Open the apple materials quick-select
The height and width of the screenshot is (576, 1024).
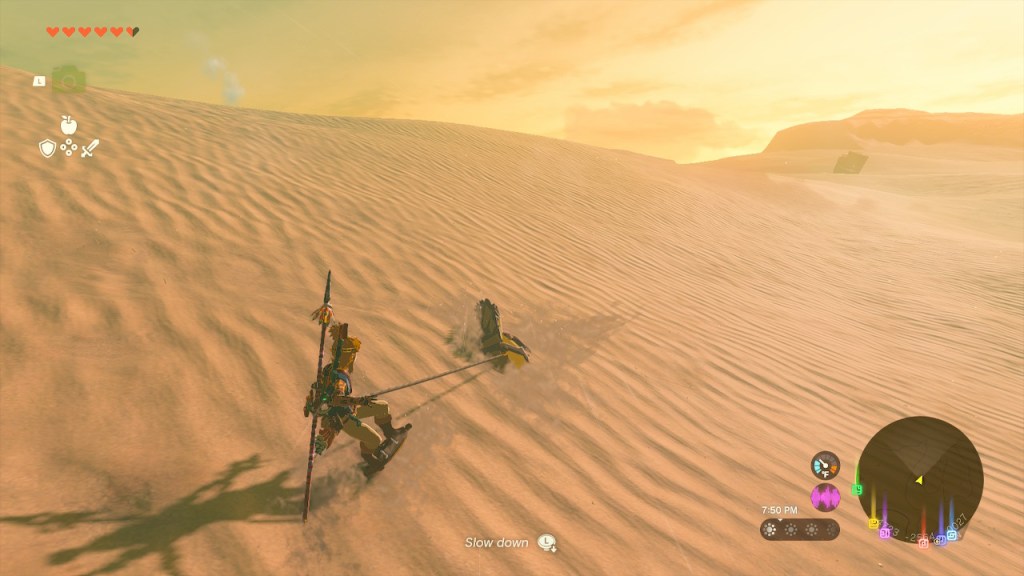point(69,125)
